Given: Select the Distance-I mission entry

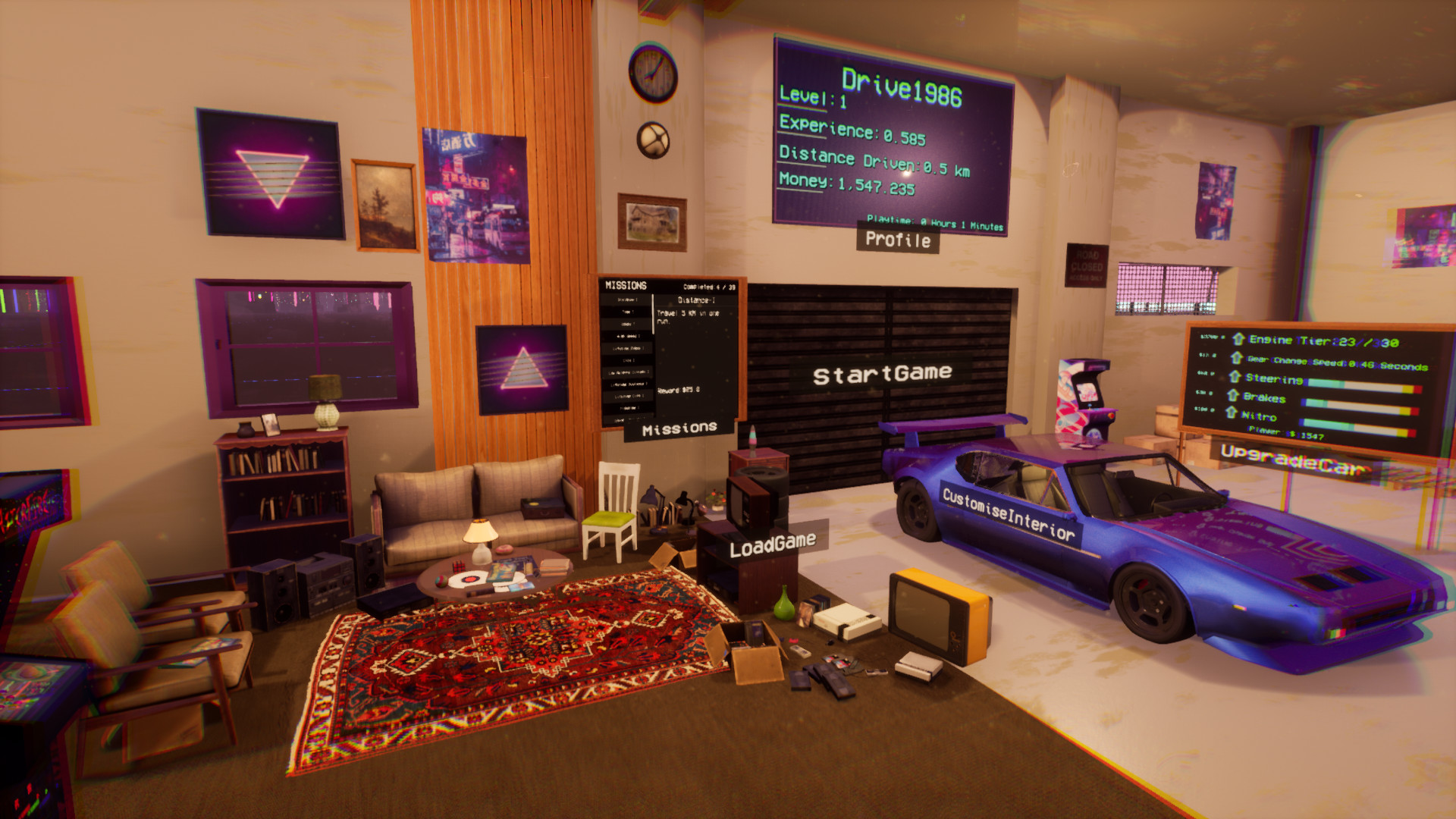Looking at the screenshot, I should click(x=698, y=300).
